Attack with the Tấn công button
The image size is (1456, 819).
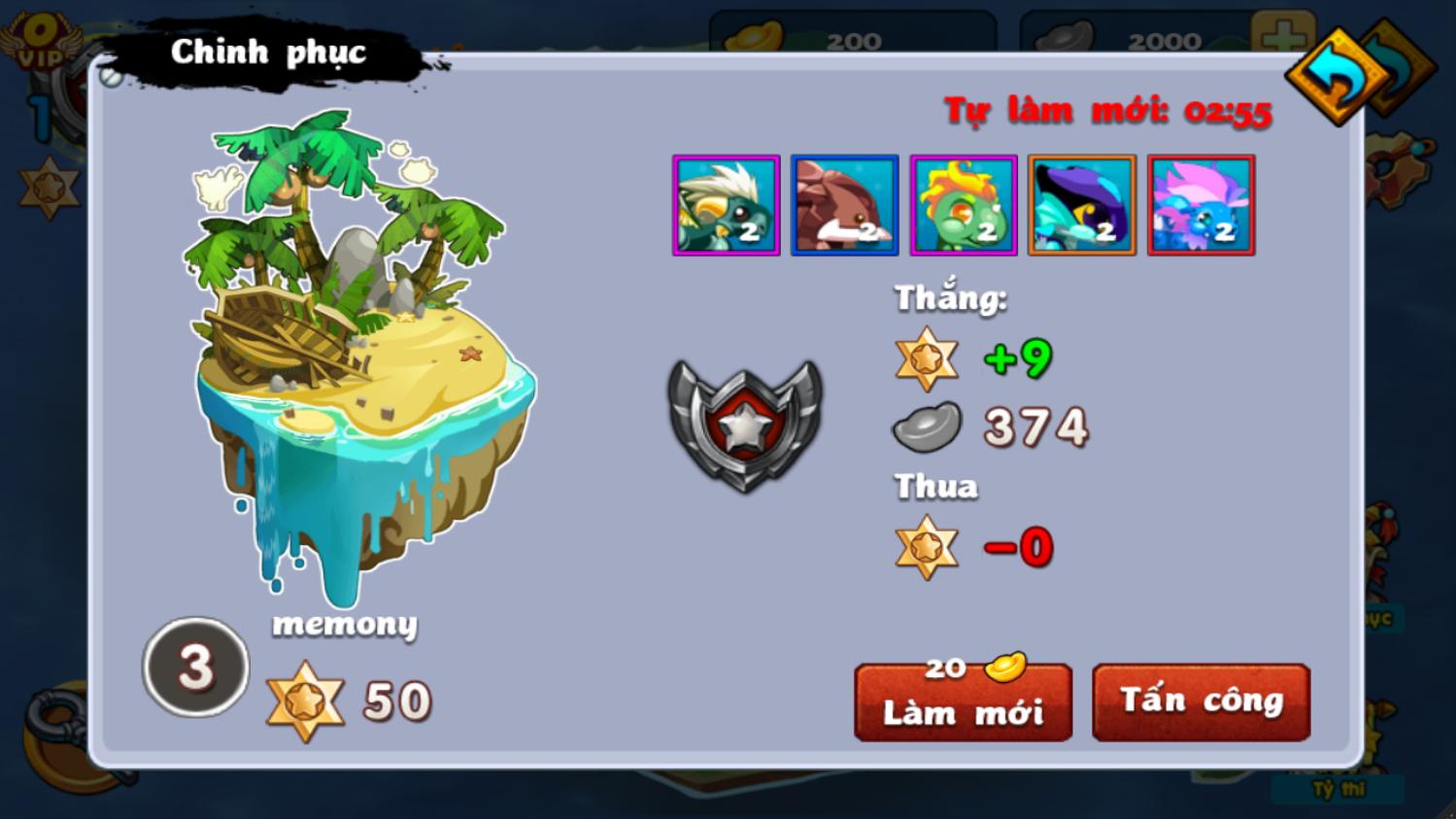tap(1201, 701)
